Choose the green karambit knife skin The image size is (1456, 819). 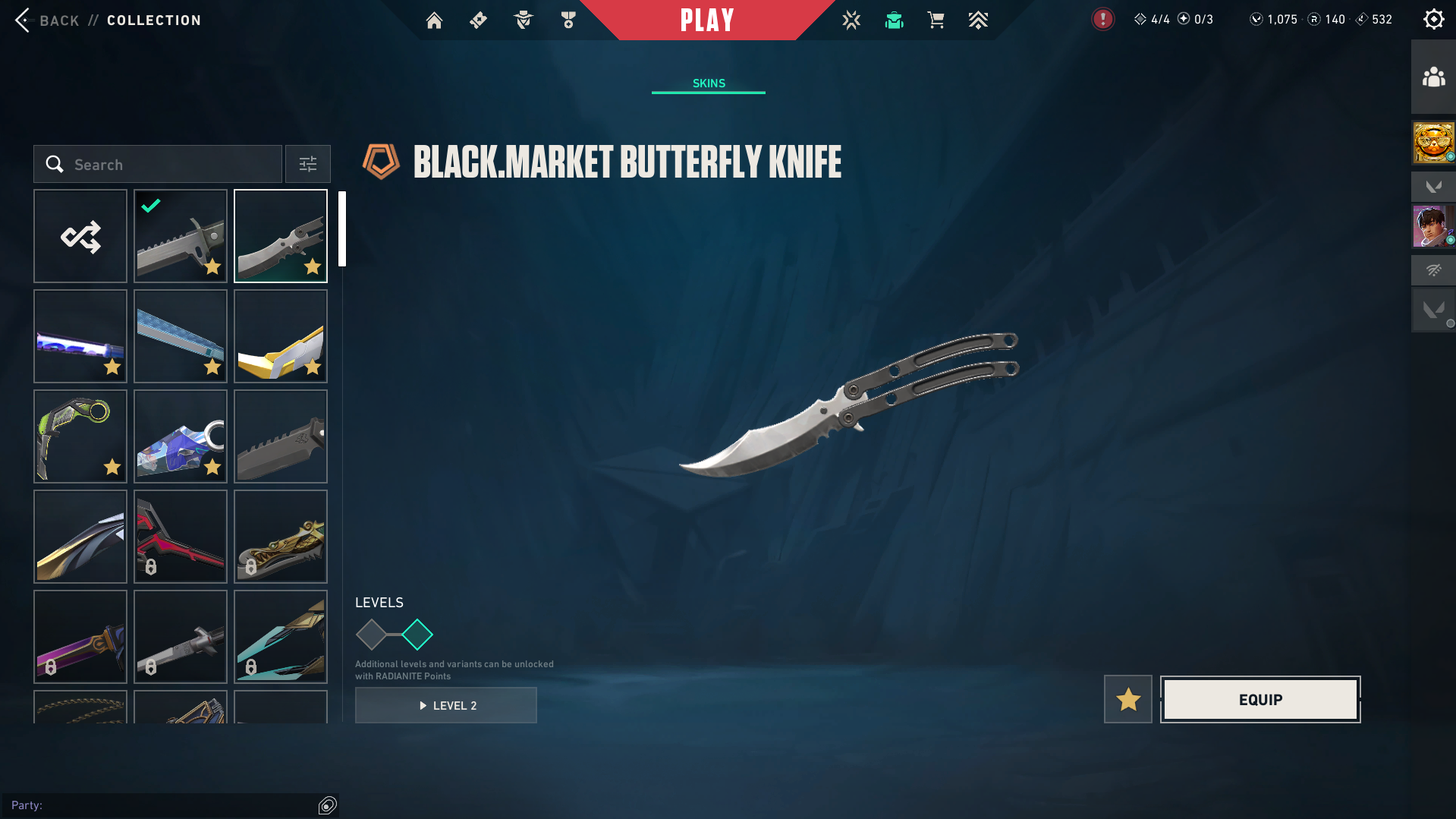pyautogui.click(x=80, y=437)
